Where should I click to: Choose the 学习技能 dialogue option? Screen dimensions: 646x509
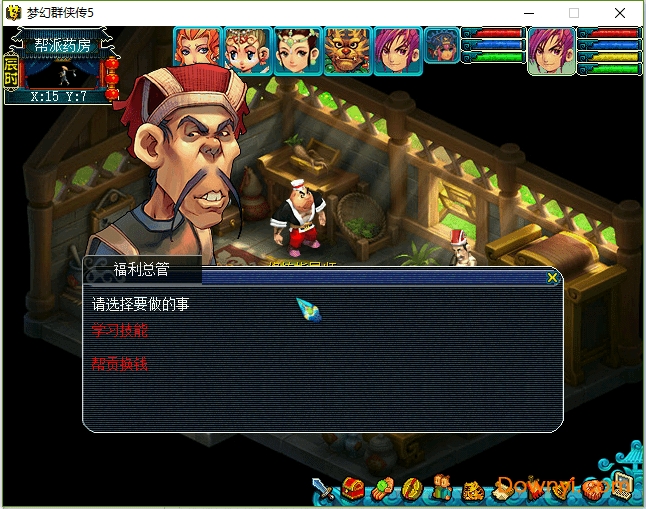[x=119, y=330]
